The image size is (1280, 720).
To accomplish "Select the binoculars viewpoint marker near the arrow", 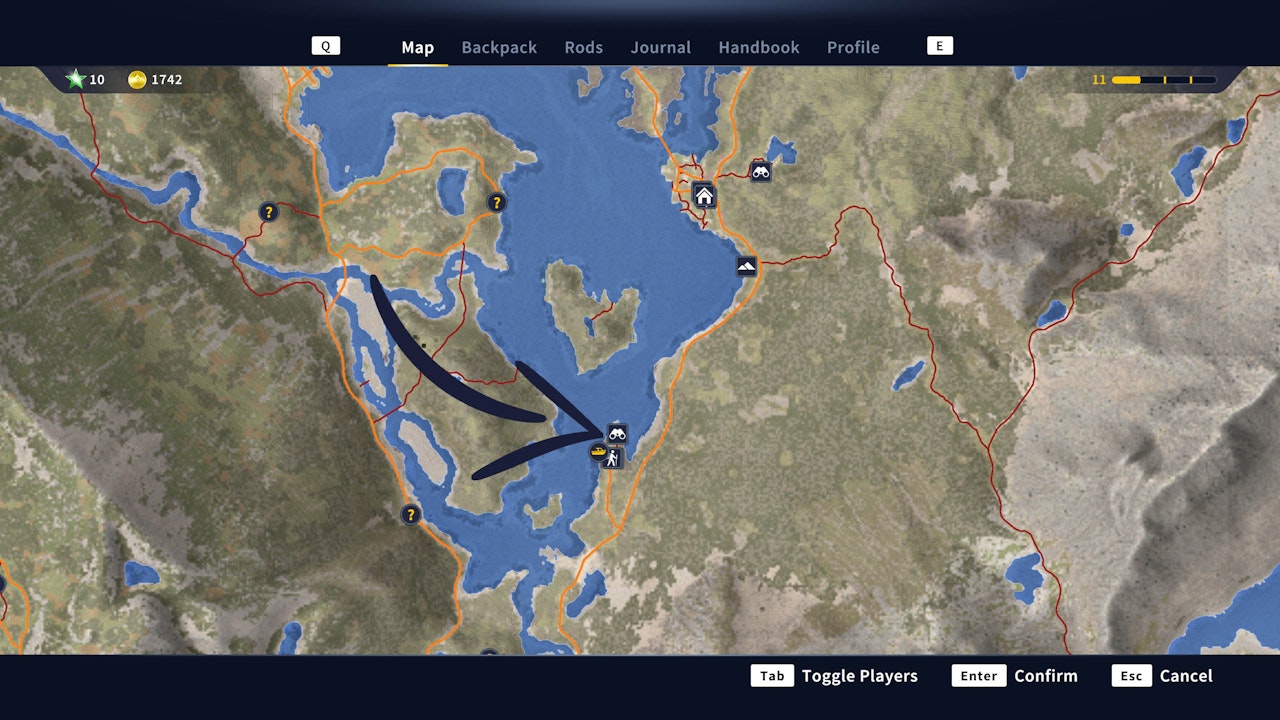I will pos(620,433).
